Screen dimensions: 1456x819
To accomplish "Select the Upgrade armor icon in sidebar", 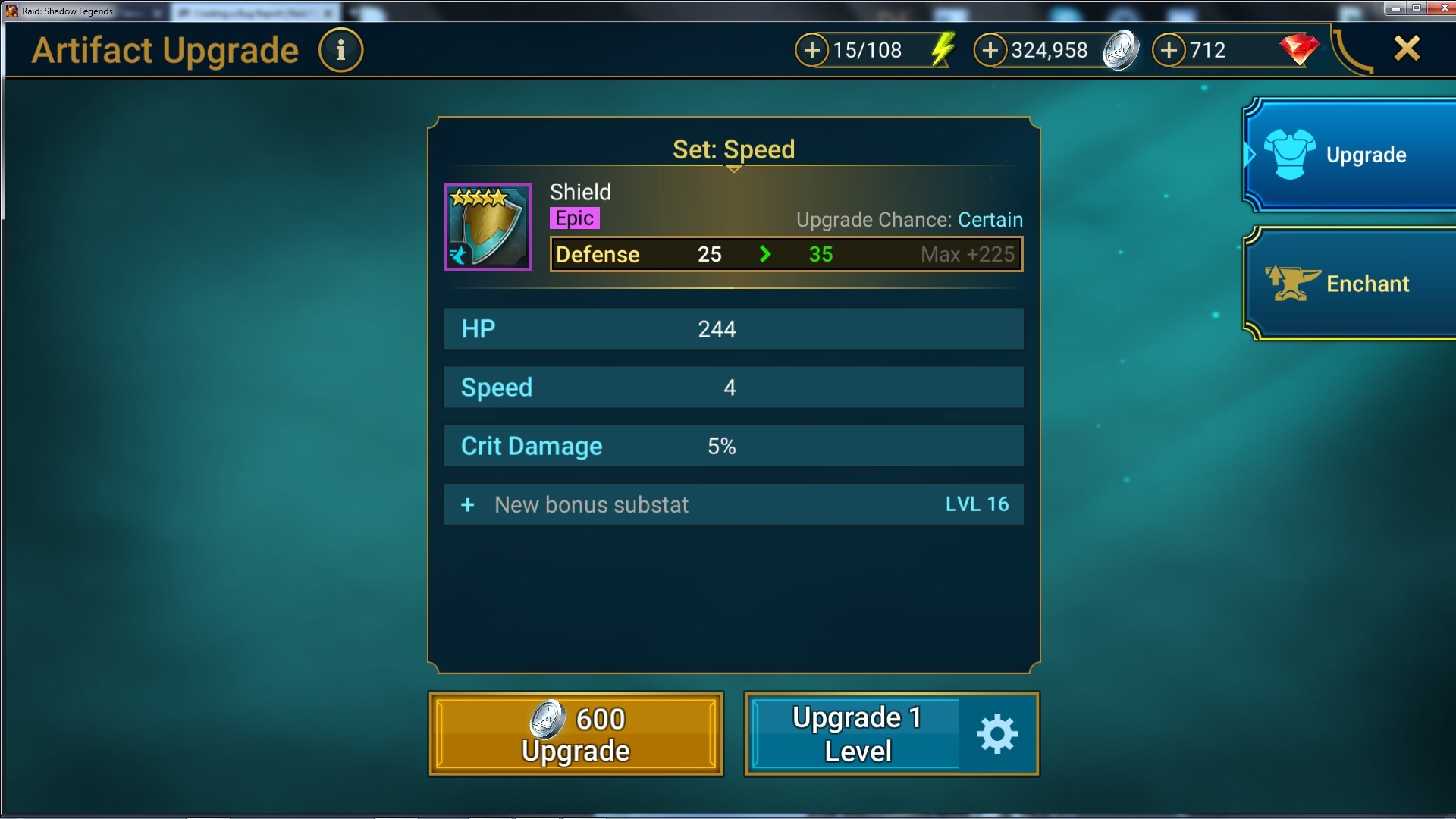I will [1288, 154].
